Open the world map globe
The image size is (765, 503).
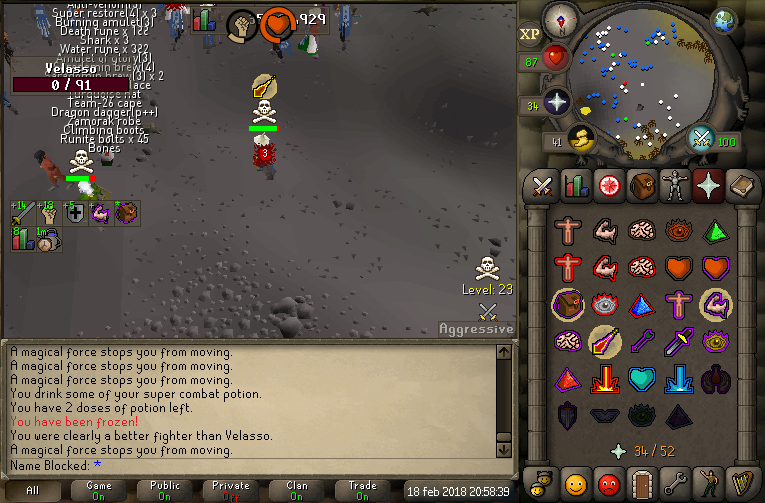coord(725,20)
